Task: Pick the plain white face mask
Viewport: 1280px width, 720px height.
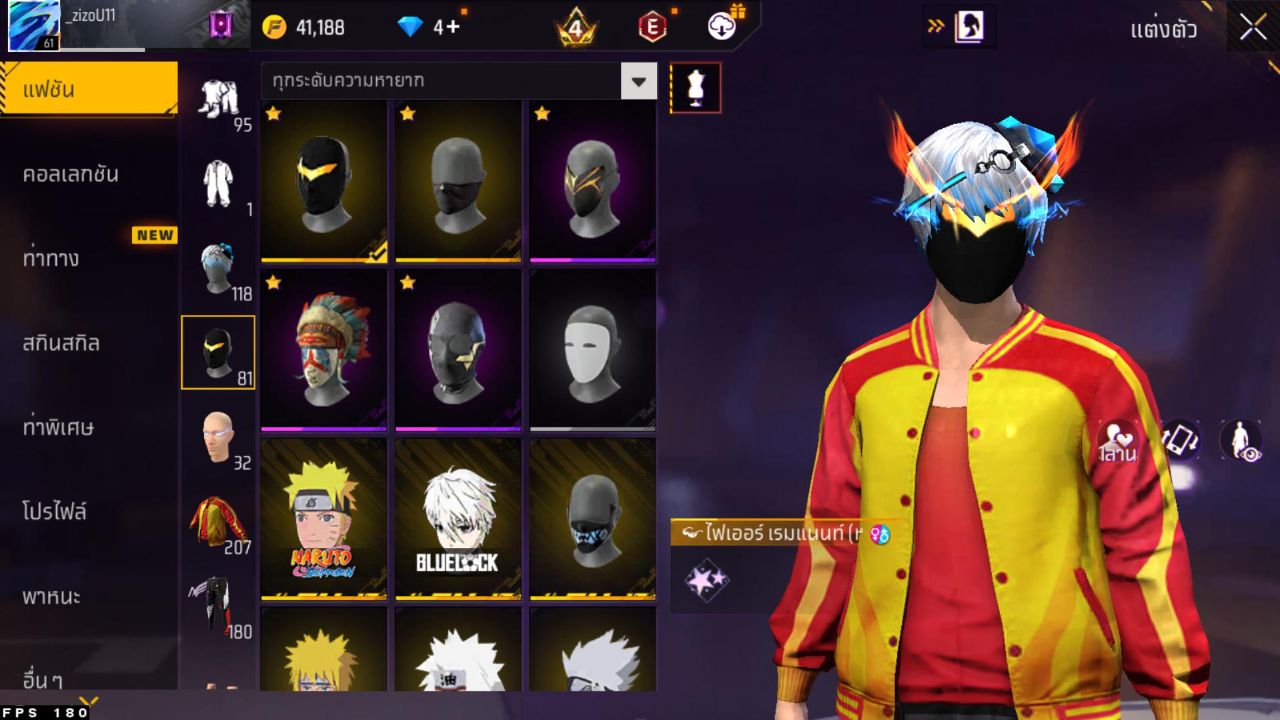Action: (592, 349)
